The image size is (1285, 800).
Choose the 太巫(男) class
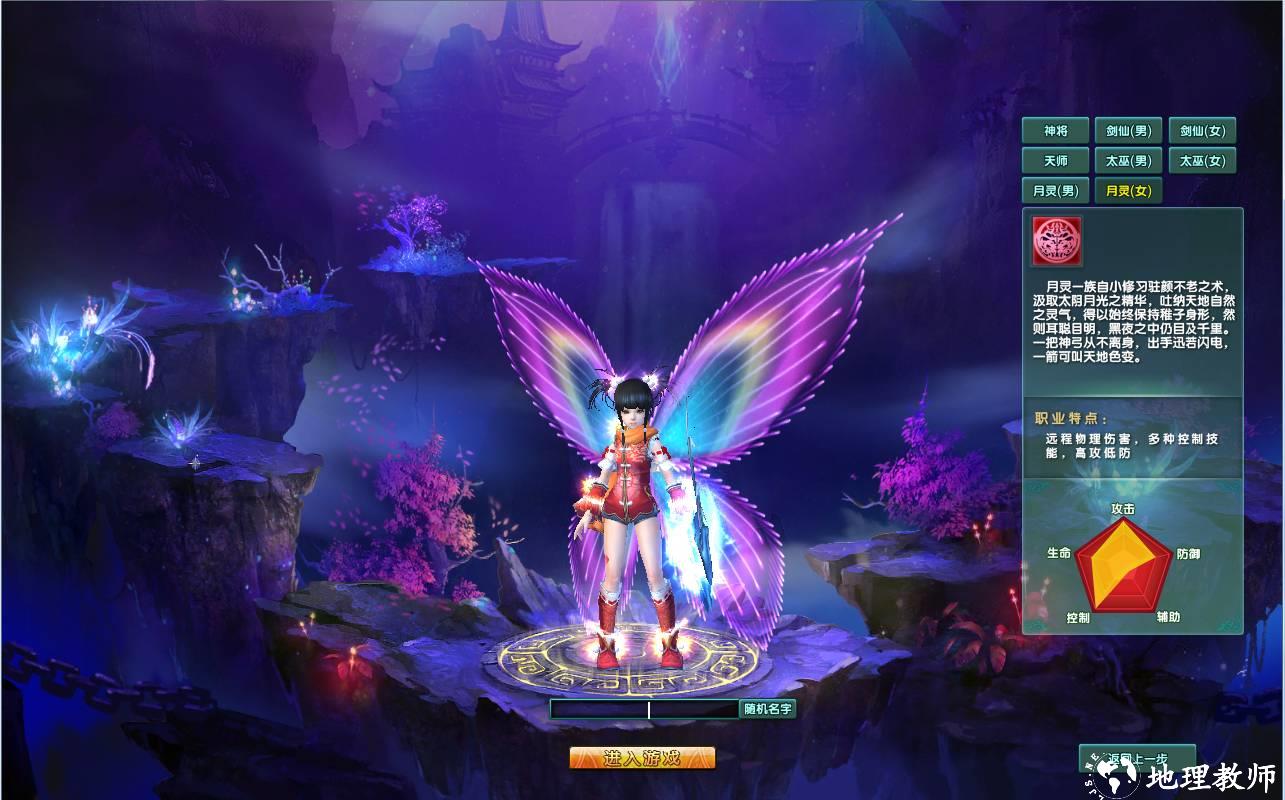(x=1128, y=161)
